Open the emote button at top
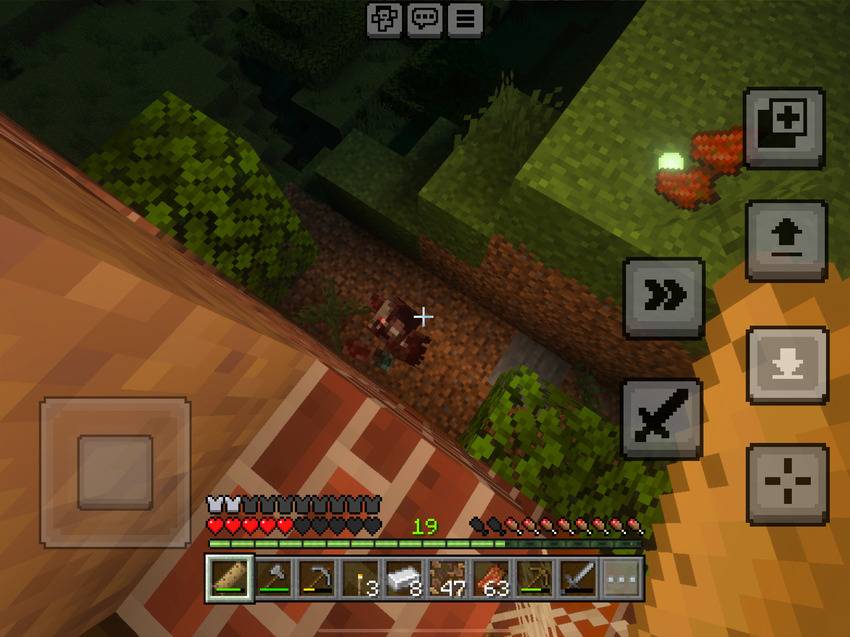The width and height of the screenshot is (850, 637). click(384, 19)
